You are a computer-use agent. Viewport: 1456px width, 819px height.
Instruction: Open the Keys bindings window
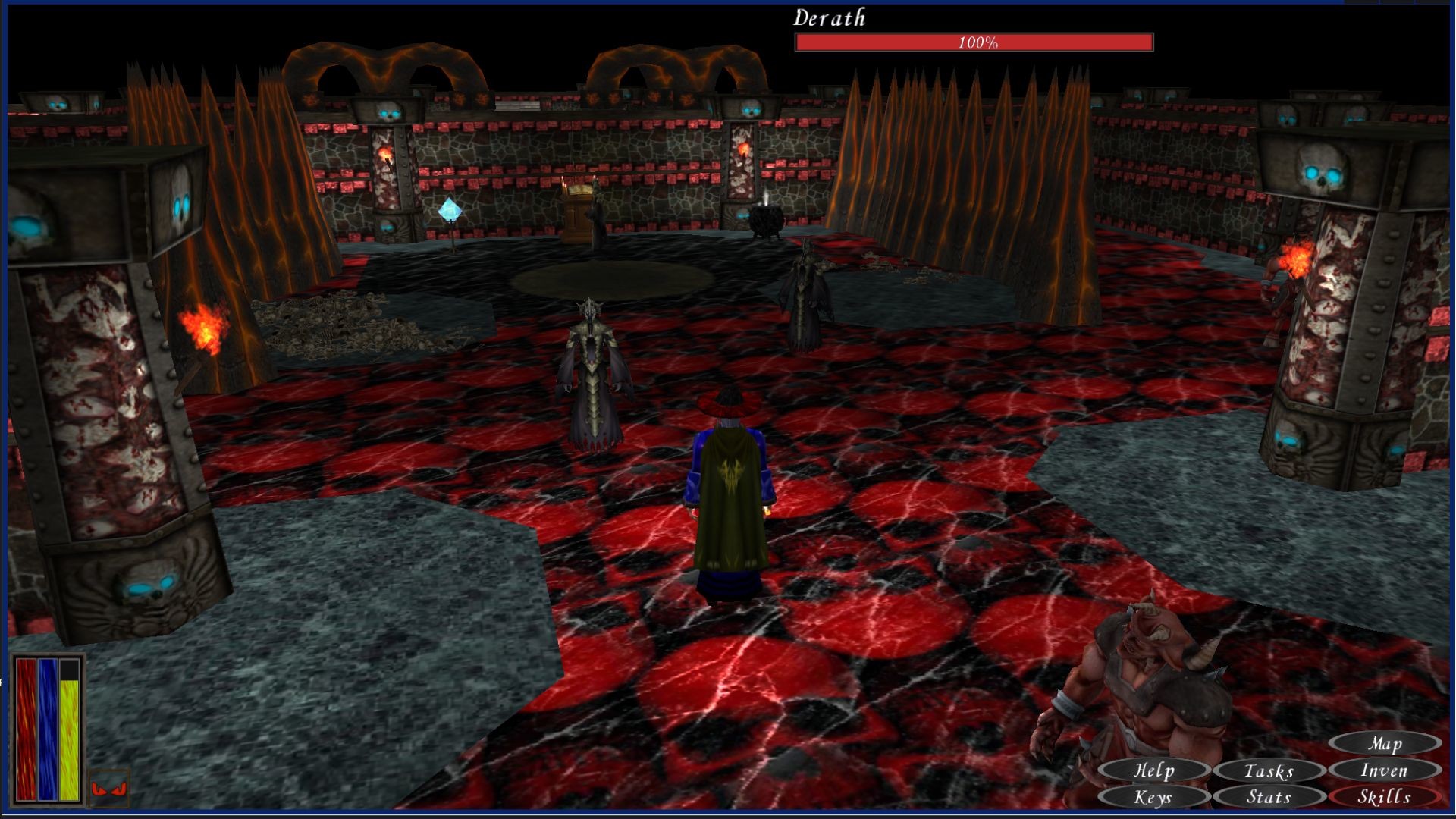1155,798
